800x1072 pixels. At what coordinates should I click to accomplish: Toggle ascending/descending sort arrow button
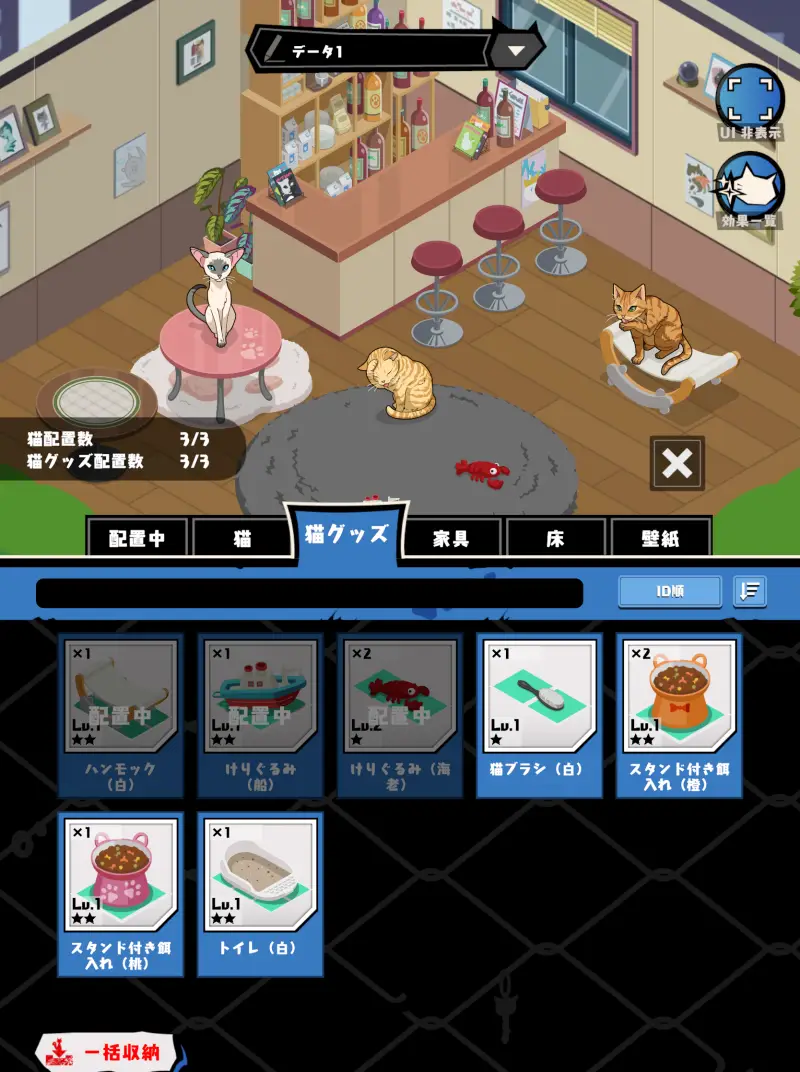(749, 591)
